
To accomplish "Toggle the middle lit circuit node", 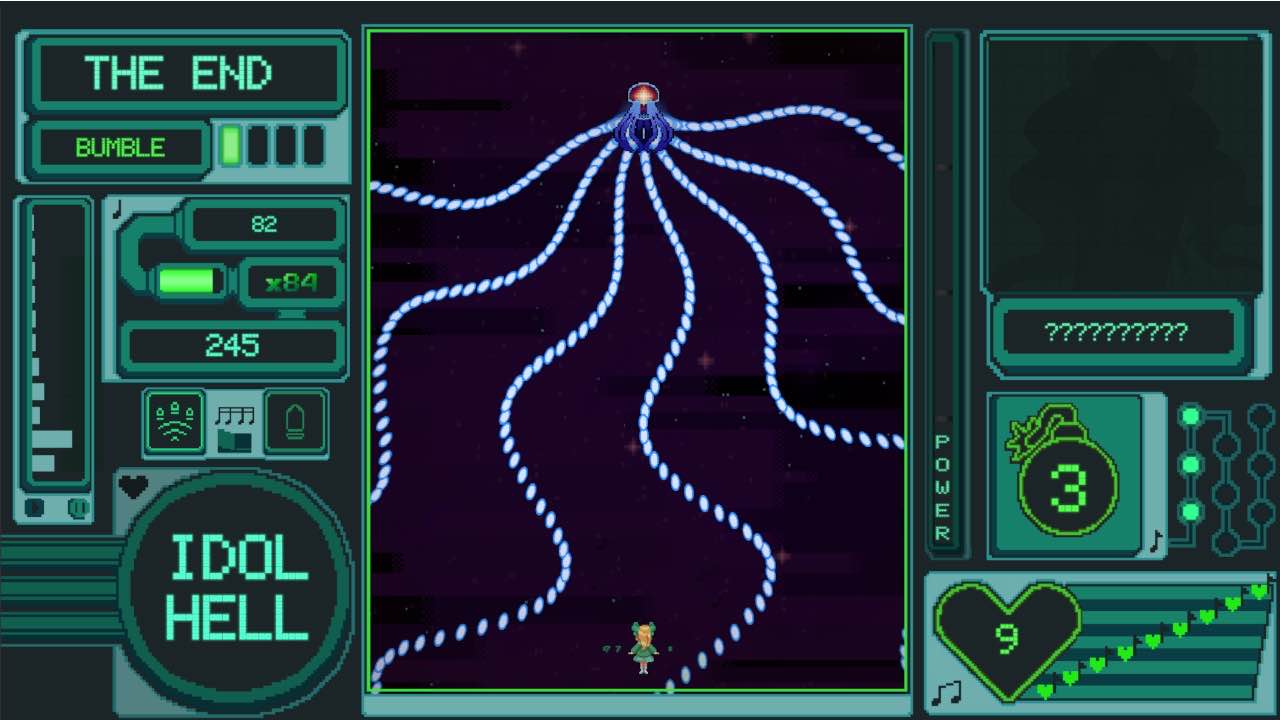I will (x=1190, y=465).
